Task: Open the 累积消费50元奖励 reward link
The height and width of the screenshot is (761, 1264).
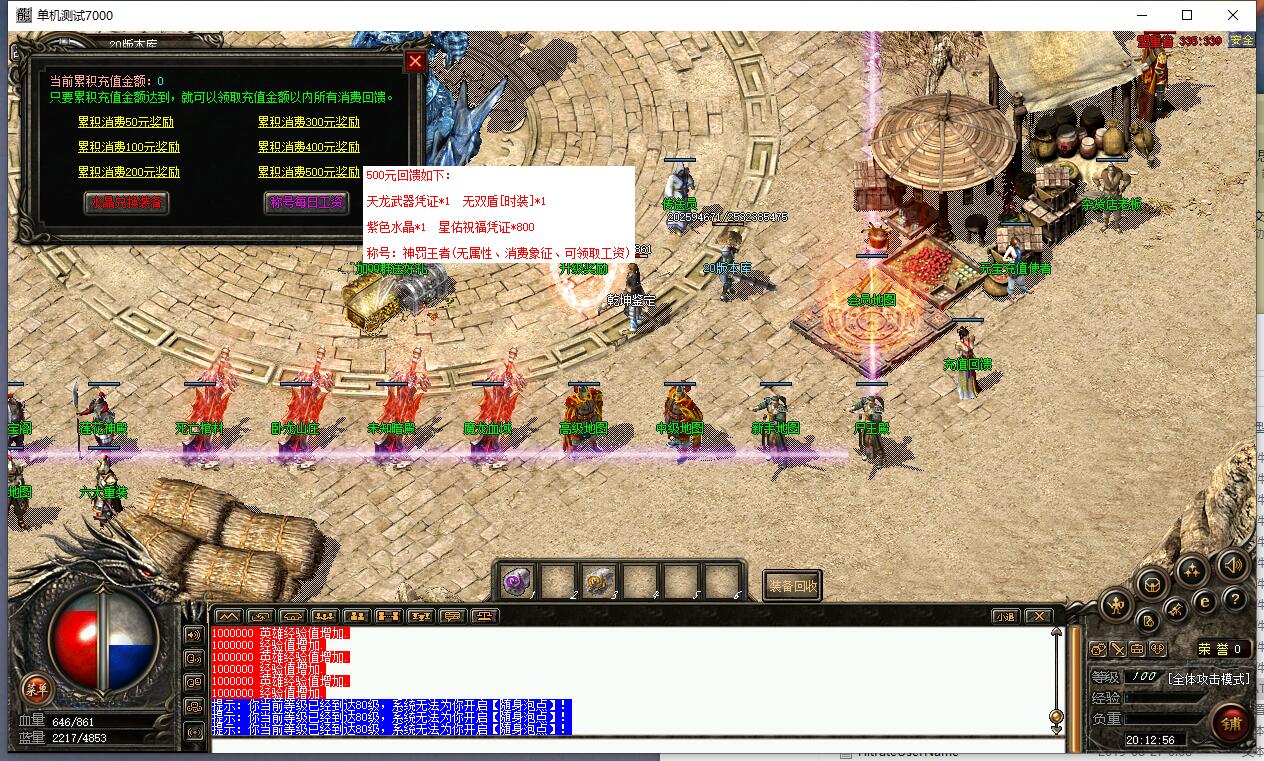Action: 126,122
